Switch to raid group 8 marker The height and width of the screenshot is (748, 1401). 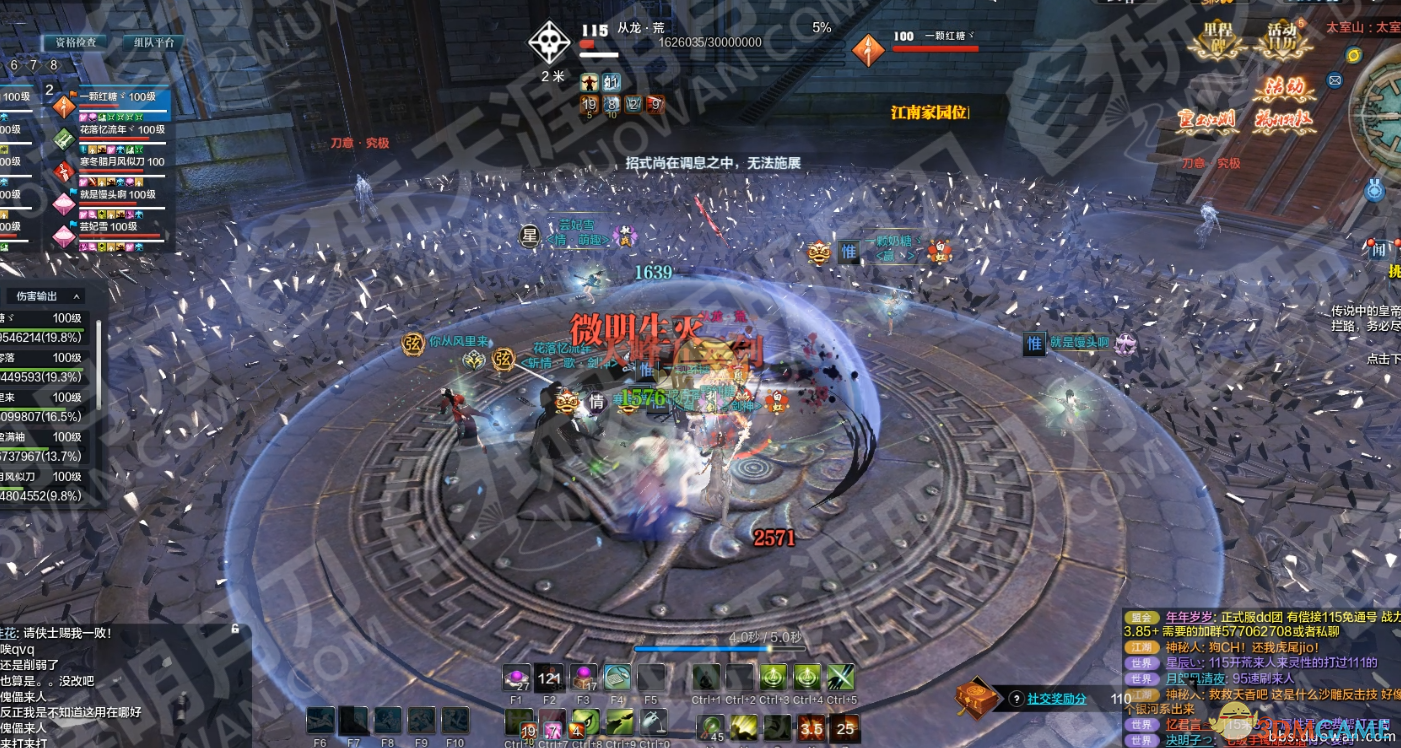[54, 65]
